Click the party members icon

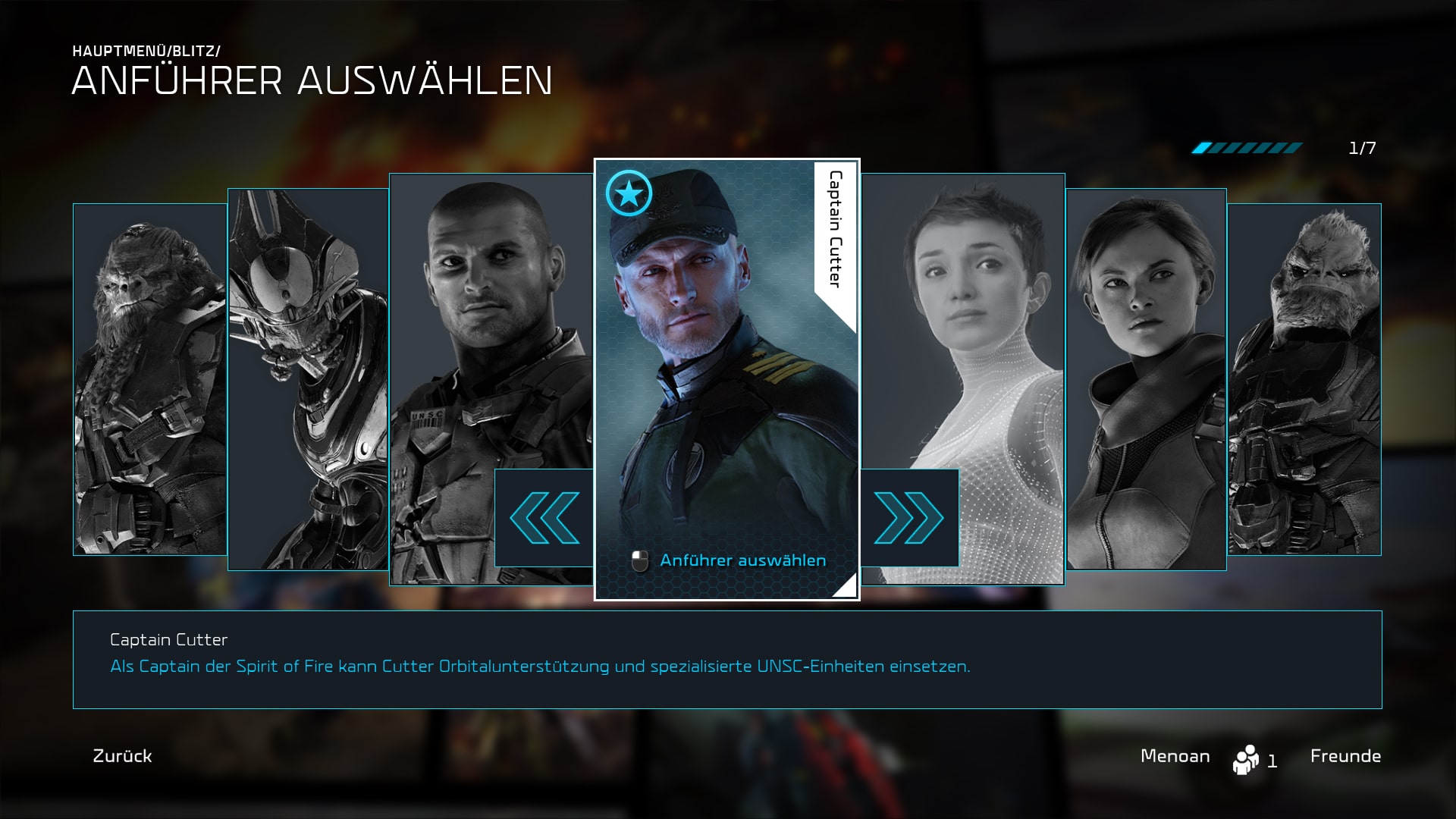pyautogui.click(x=1246, y=759)
